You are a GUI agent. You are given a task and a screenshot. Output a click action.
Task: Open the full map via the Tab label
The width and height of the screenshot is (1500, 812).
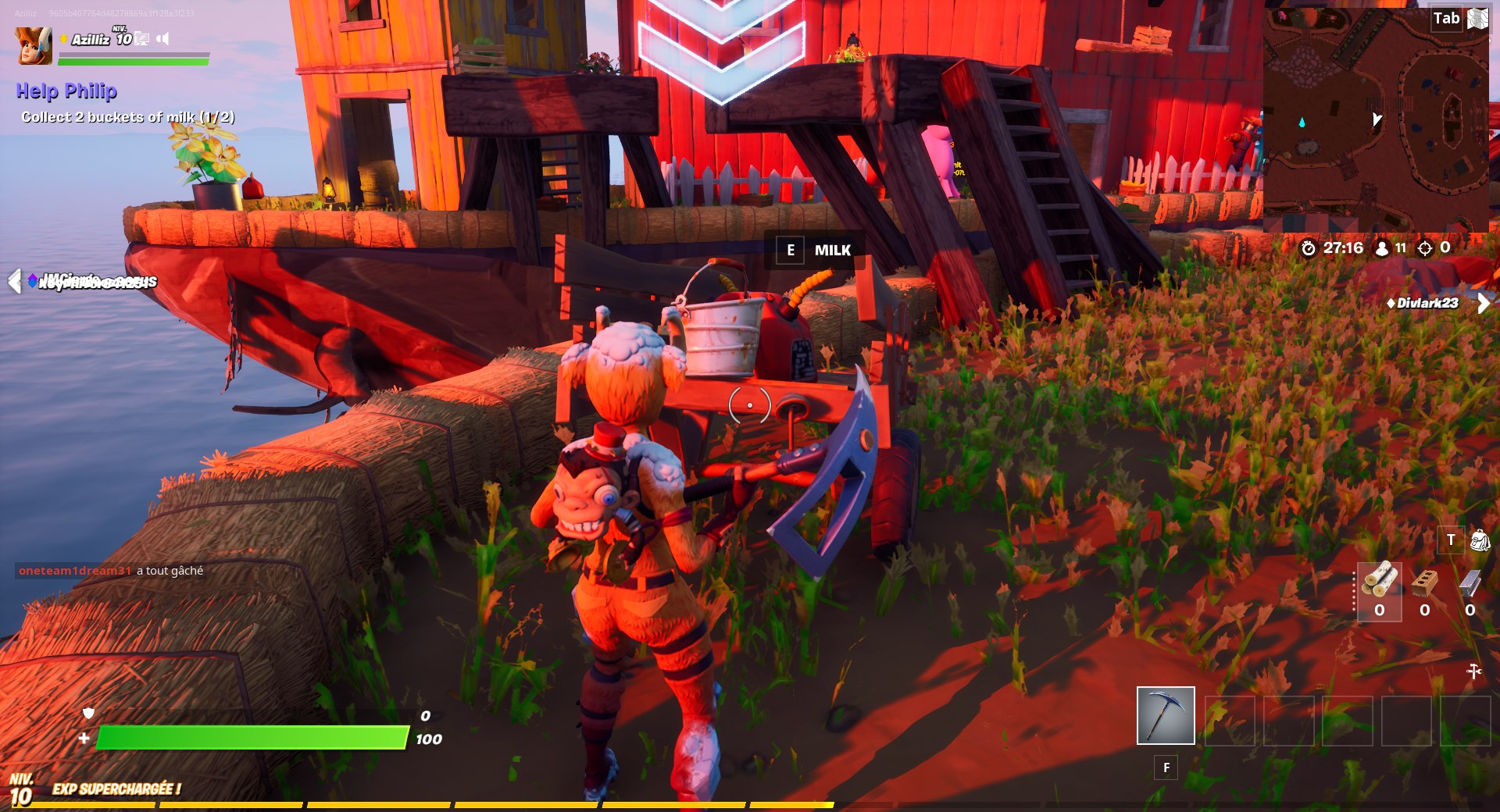(x=1447, y=18)
